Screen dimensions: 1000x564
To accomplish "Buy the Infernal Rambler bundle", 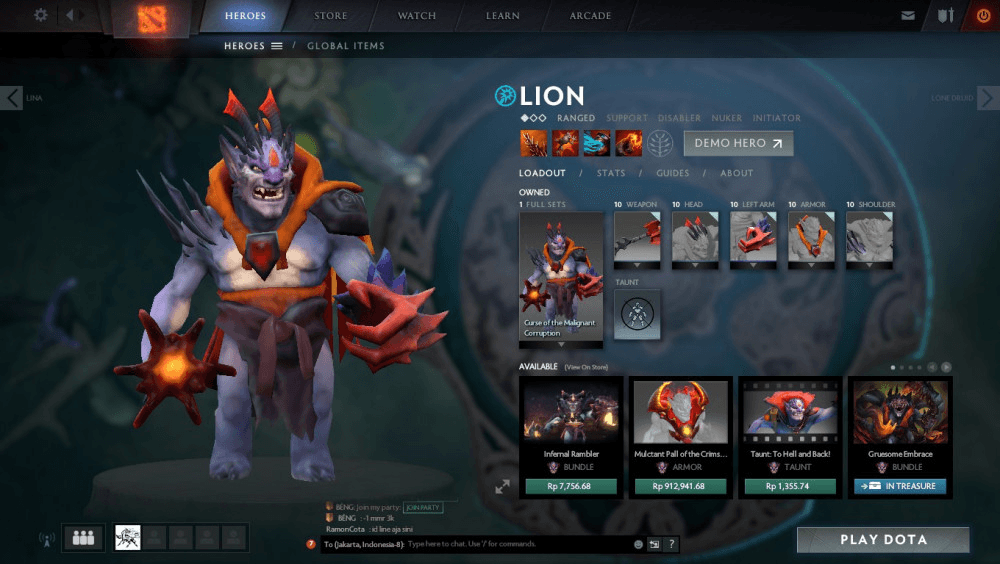I will pyautogui.click(x=571, y=486).
